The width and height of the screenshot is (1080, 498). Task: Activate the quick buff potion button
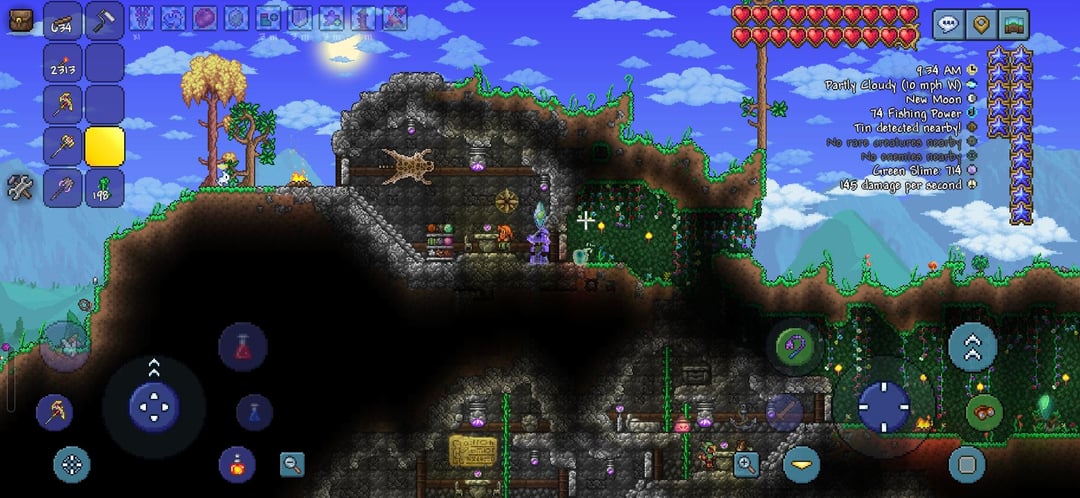[237, 464]
